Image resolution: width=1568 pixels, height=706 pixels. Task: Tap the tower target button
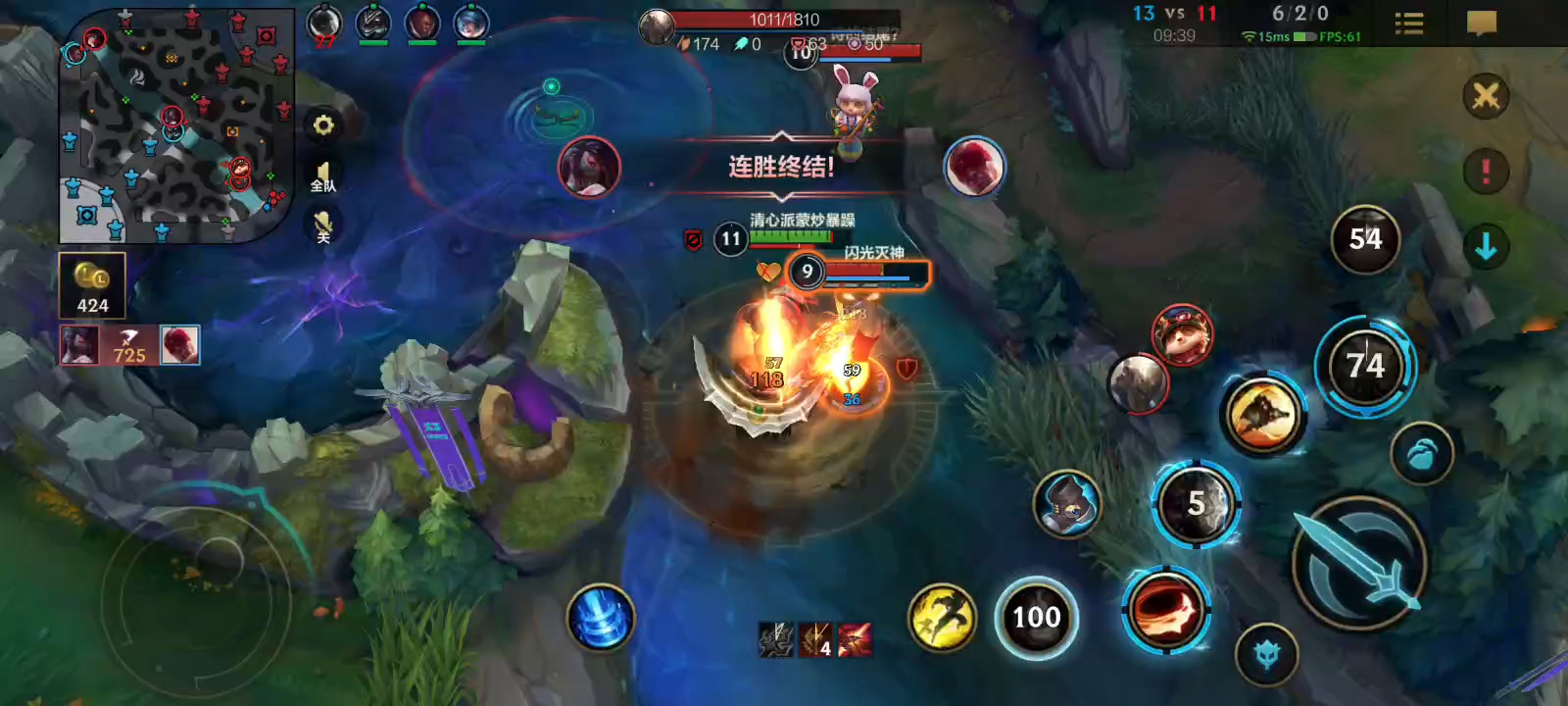pos(1266,654)
